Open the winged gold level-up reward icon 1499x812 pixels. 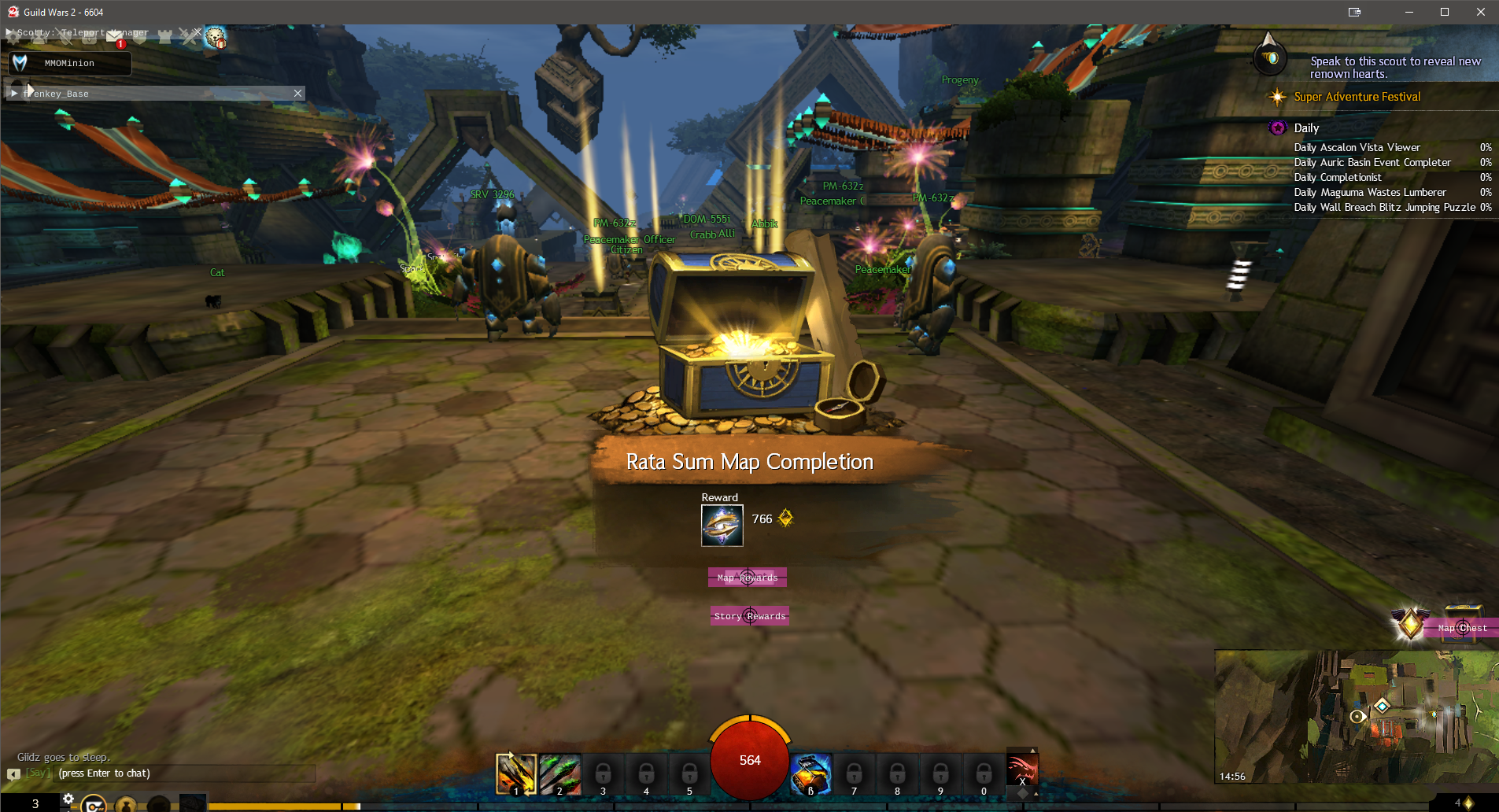(x=1410, y=623)
